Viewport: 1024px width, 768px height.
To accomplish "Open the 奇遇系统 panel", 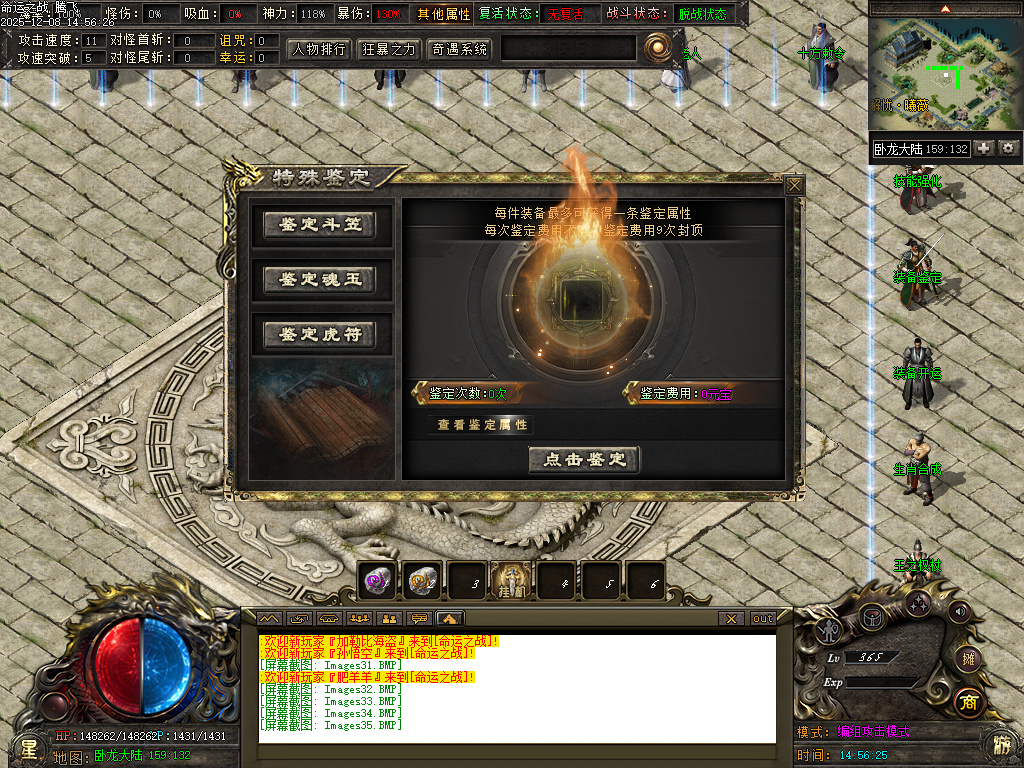I will 459,49.
